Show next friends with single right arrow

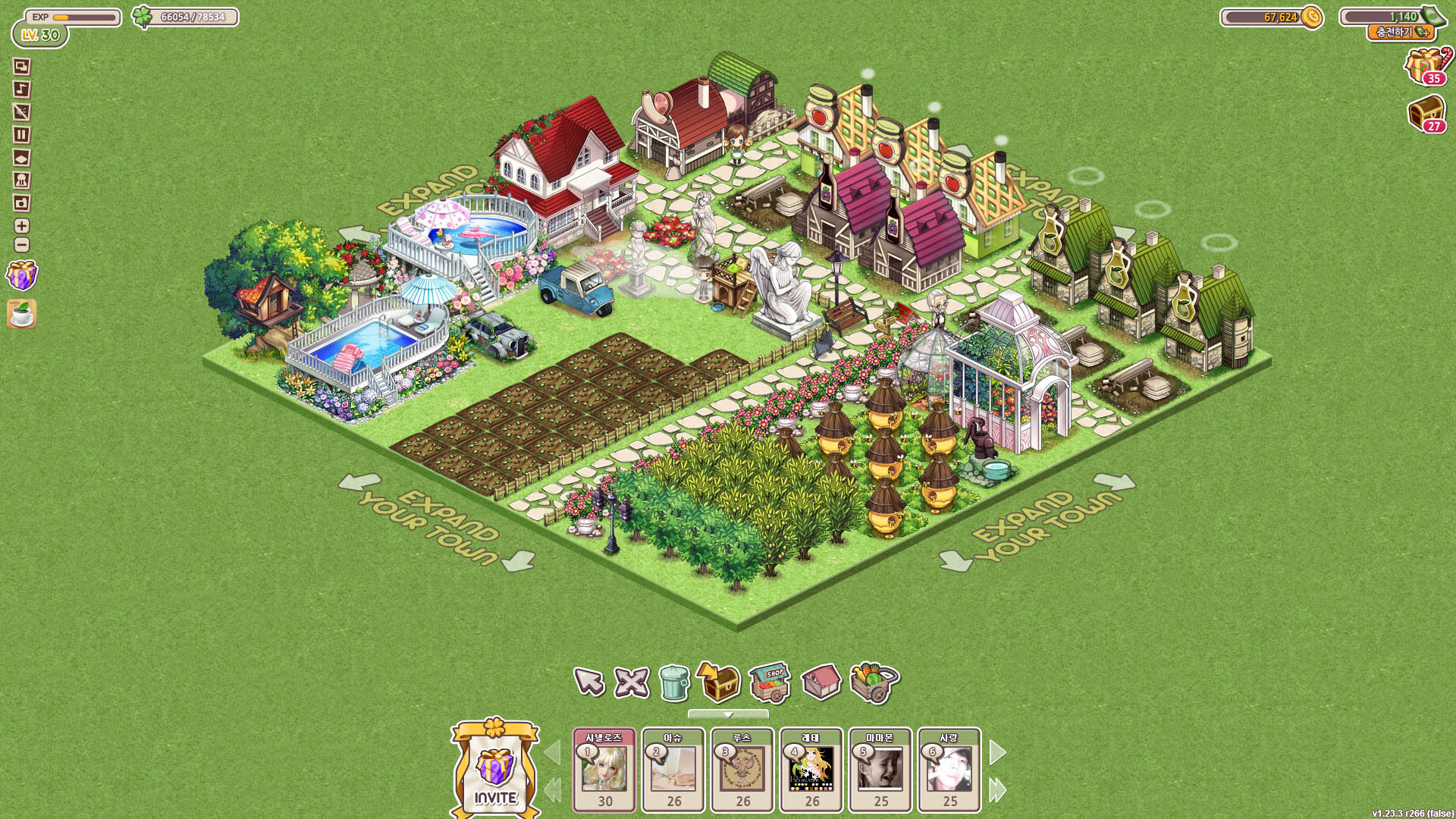point(998,753)
